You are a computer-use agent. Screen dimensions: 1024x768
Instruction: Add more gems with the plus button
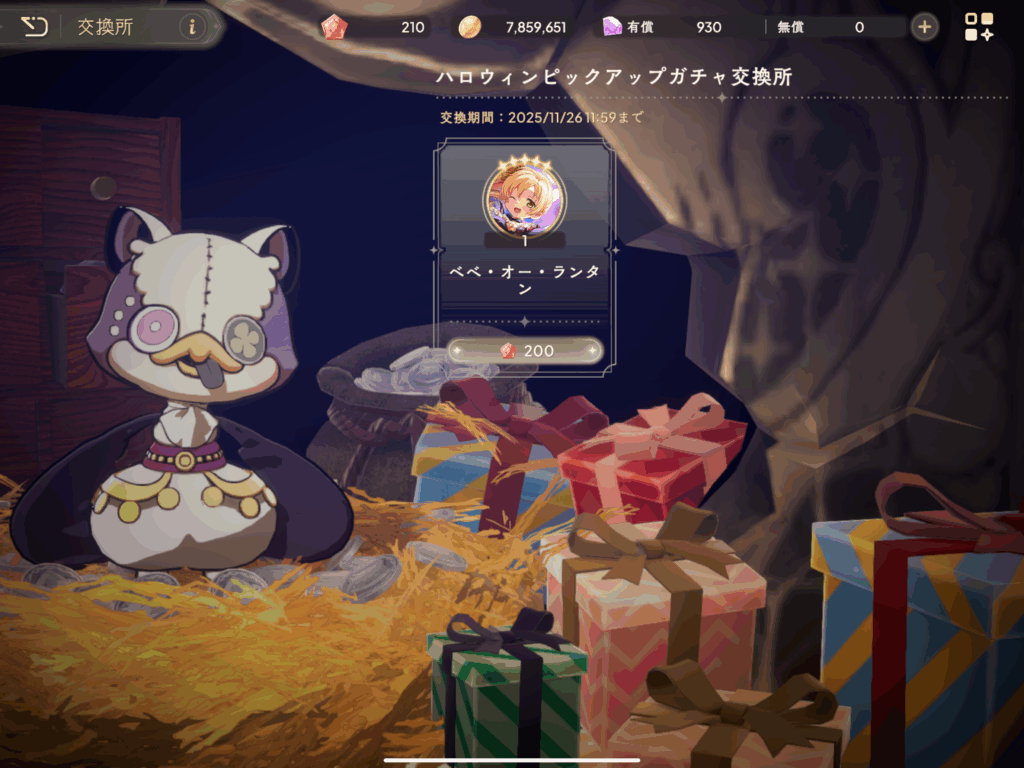(x=925, y=27)
